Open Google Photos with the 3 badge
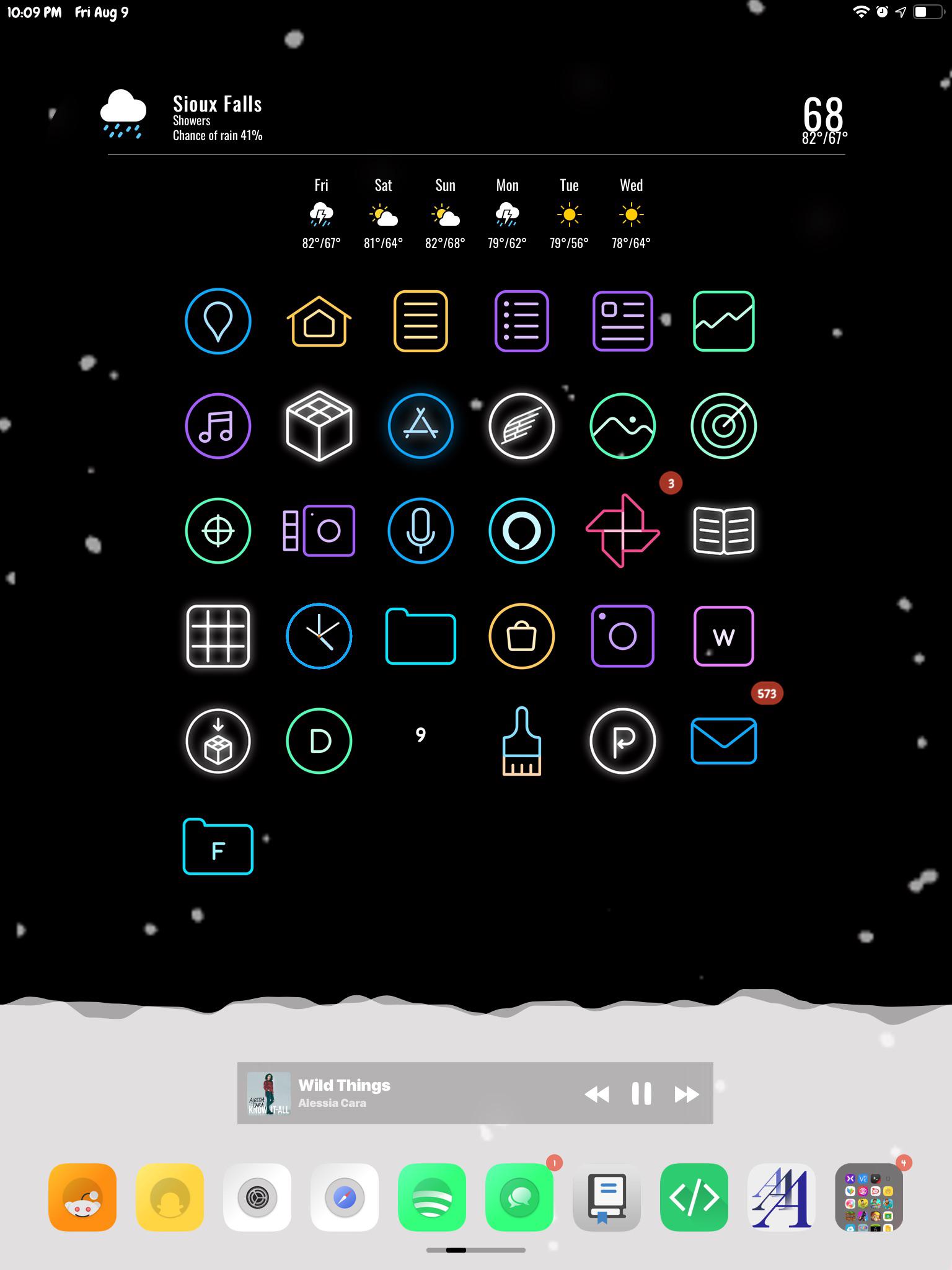 point(622,531)
